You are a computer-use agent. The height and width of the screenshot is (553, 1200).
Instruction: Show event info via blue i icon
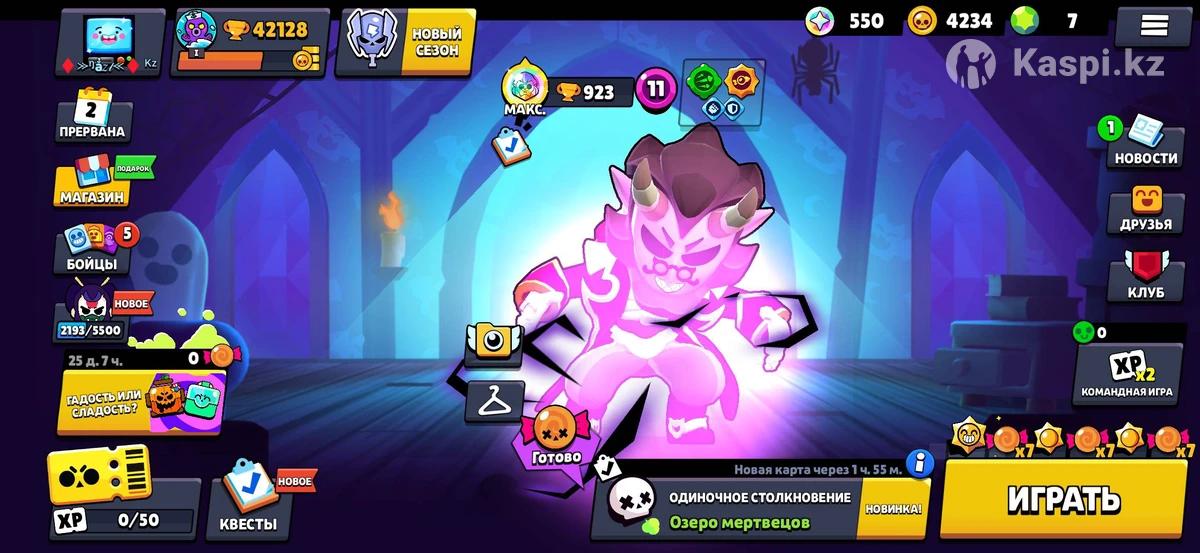[x=919, y=463]
